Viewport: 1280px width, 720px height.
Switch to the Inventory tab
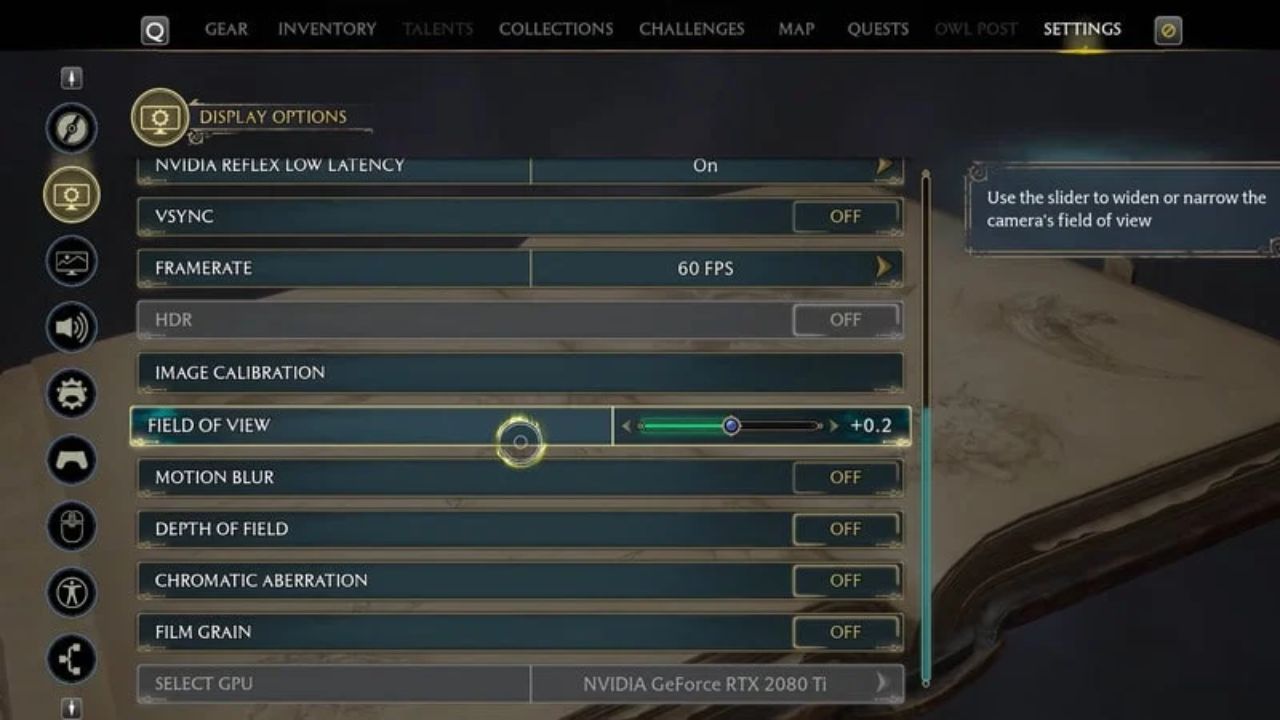point(326,29)
